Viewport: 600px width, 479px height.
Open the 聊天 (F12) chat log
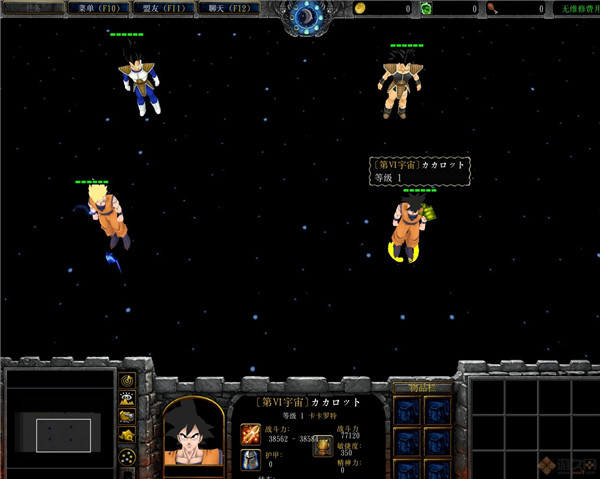click(226, 8)
